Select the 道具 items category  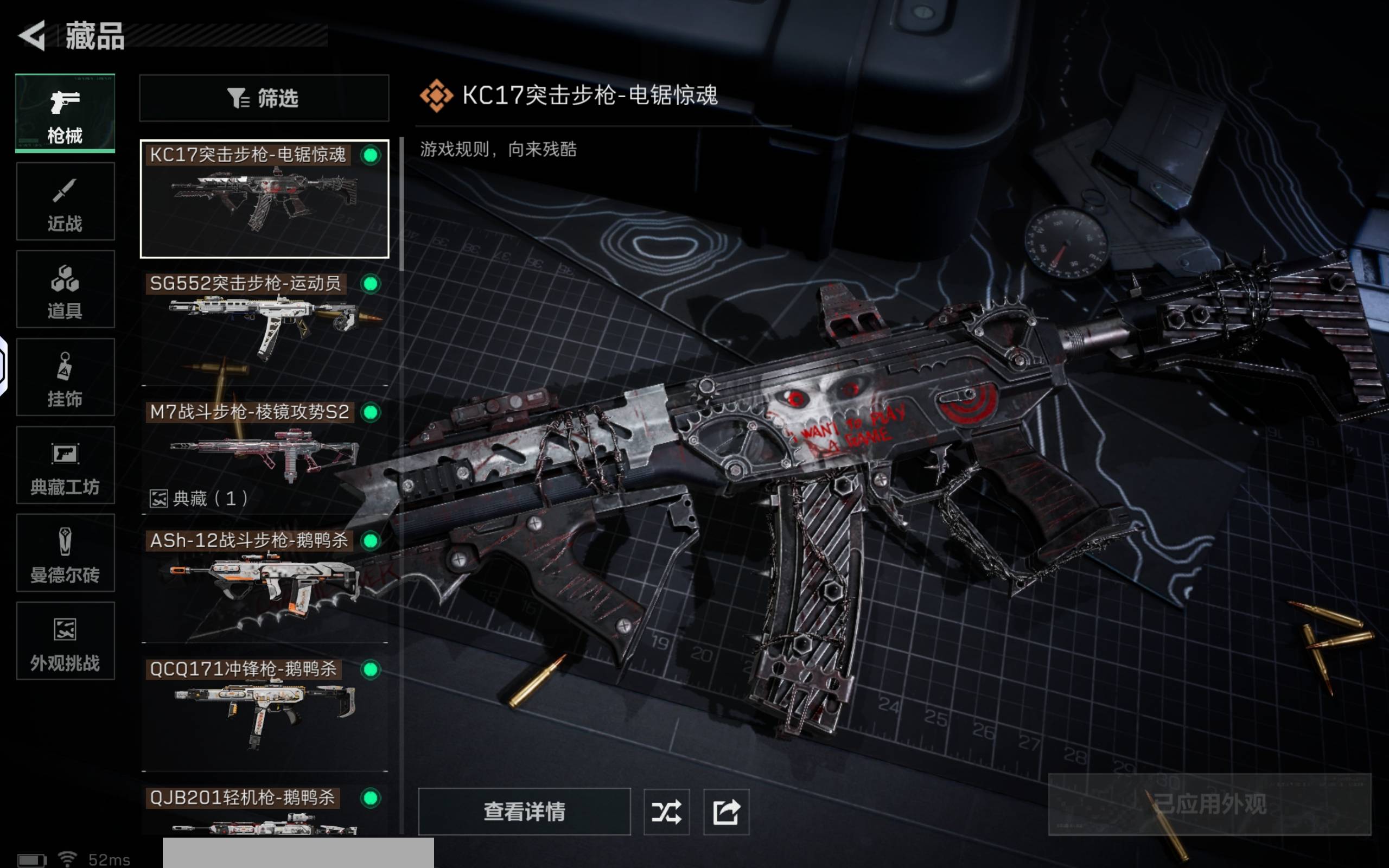(65, 289)
